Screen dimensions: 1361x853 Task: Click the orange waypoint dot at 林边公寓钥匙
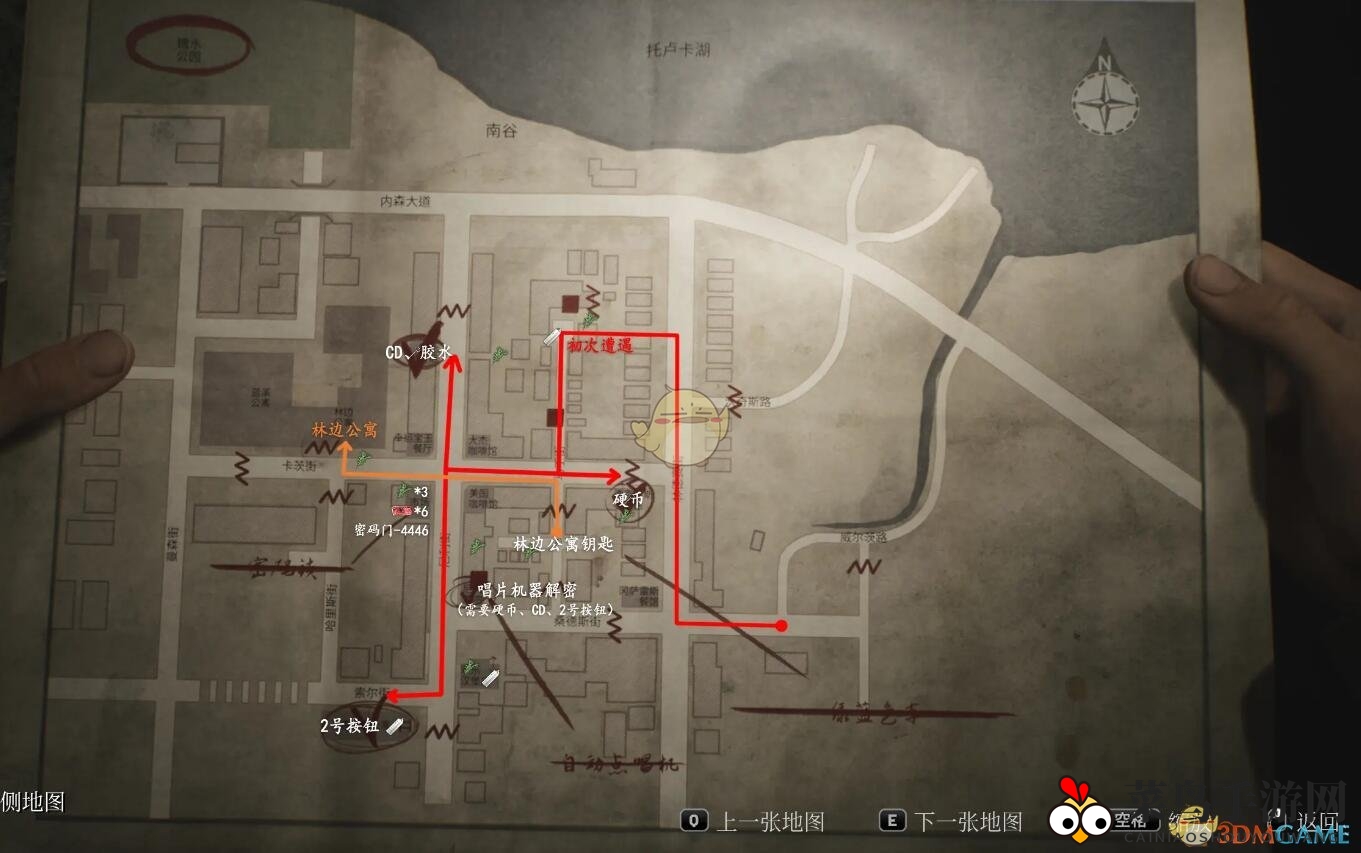point(556,529)
